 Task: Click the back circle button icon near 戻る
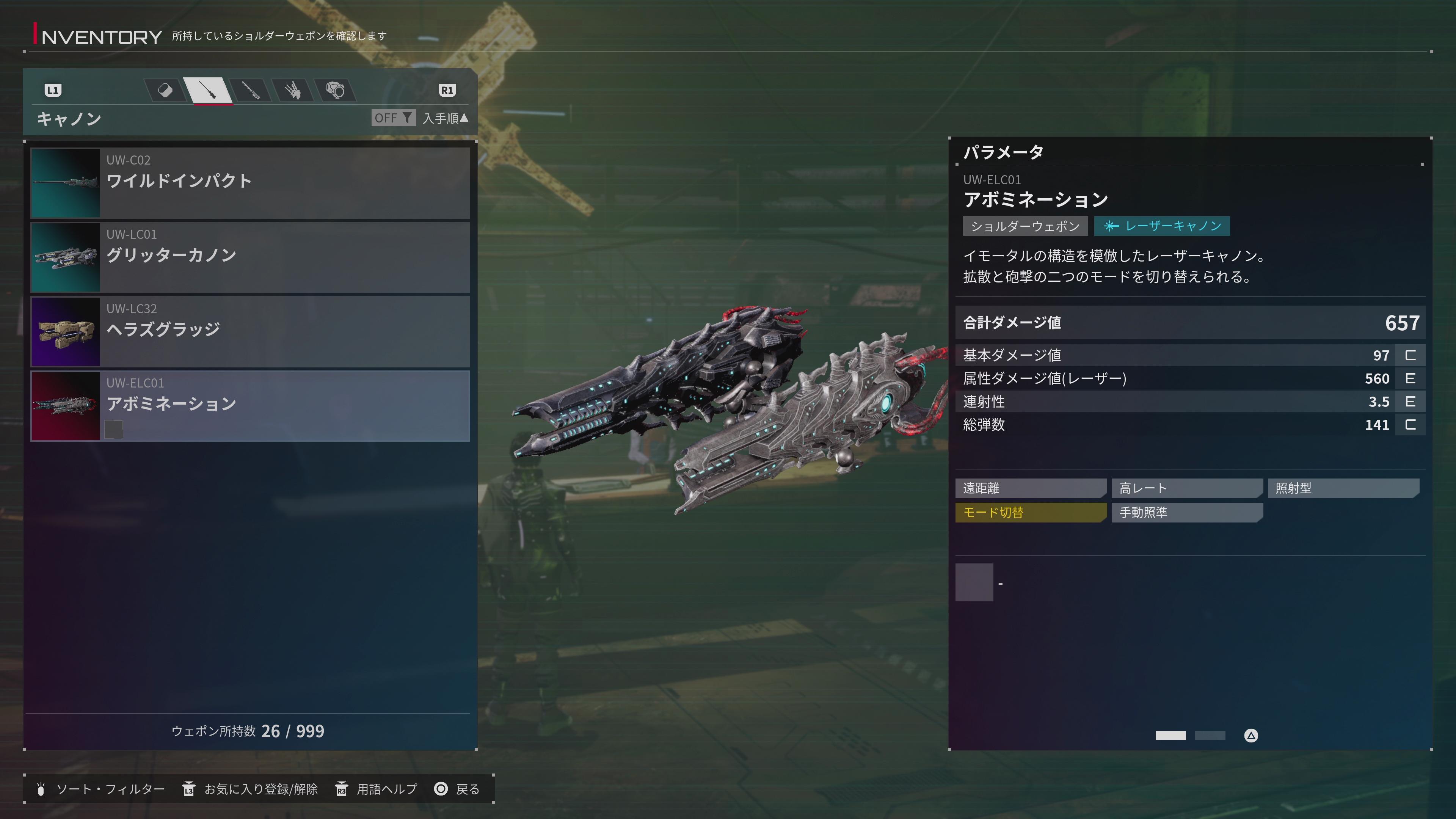(441, 789)
